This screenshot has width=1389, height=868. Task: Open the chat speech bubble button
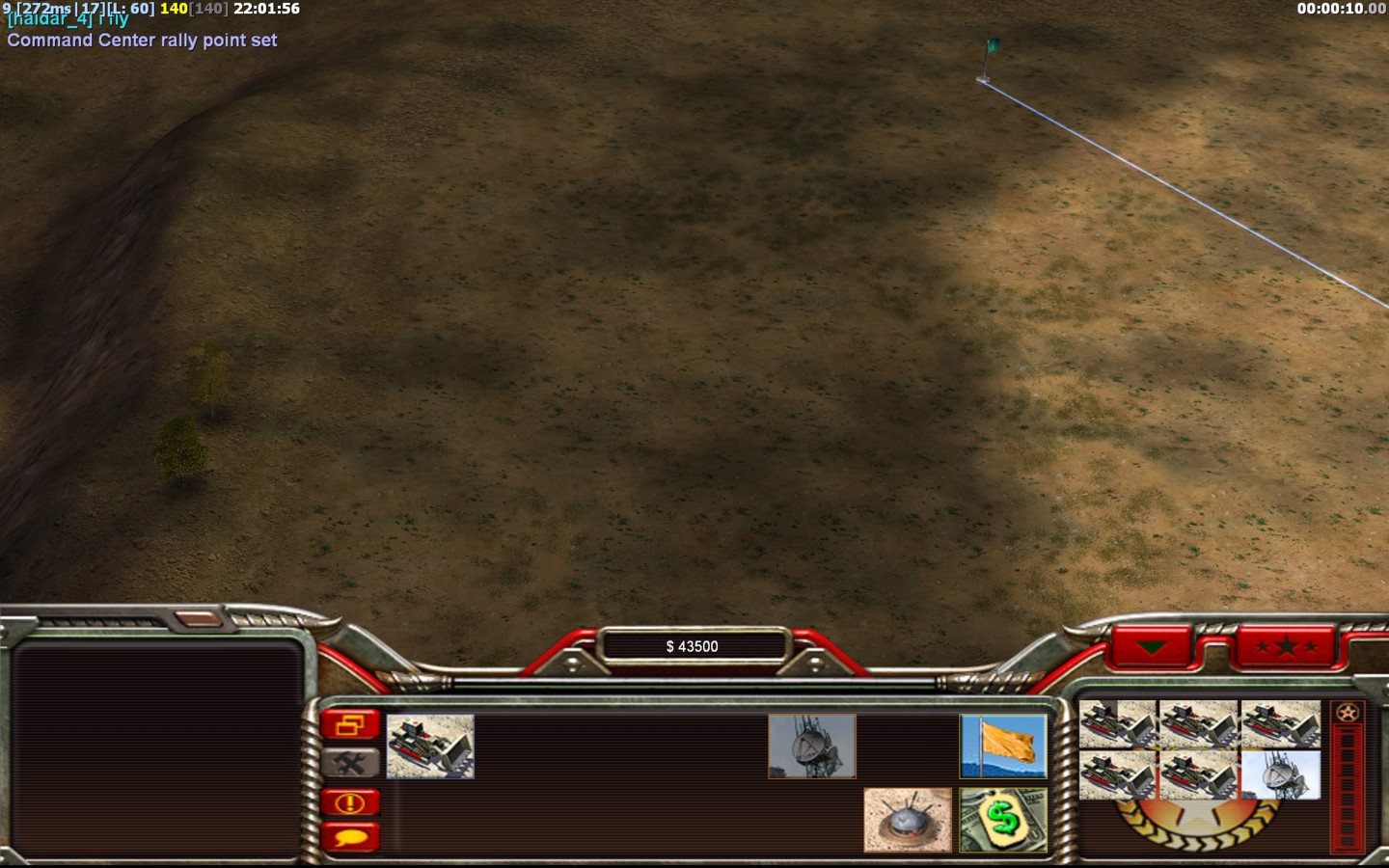click(349, 836)
